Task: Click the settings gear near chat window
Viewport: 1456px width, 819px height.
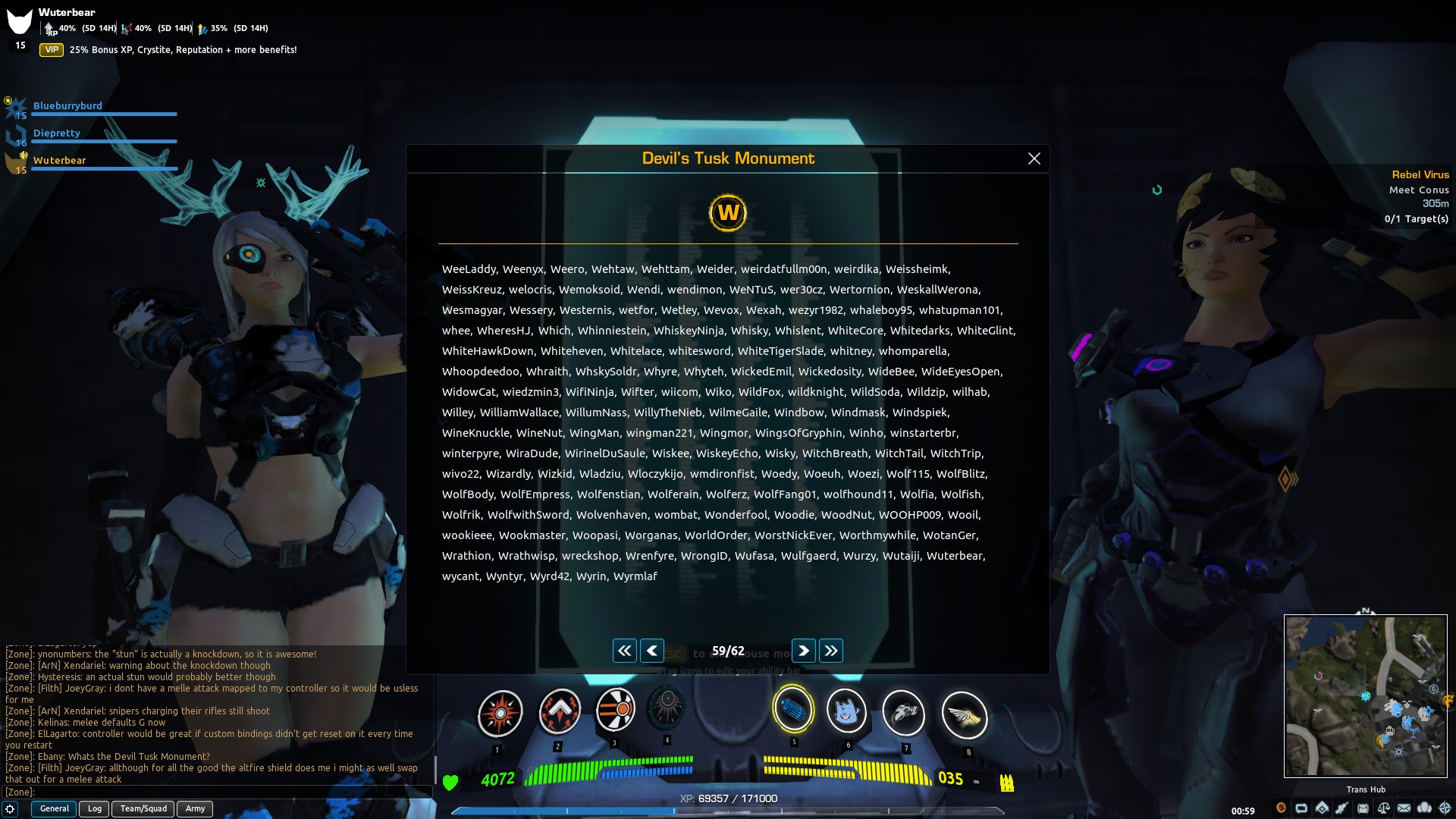Action: tap(10, 809)
